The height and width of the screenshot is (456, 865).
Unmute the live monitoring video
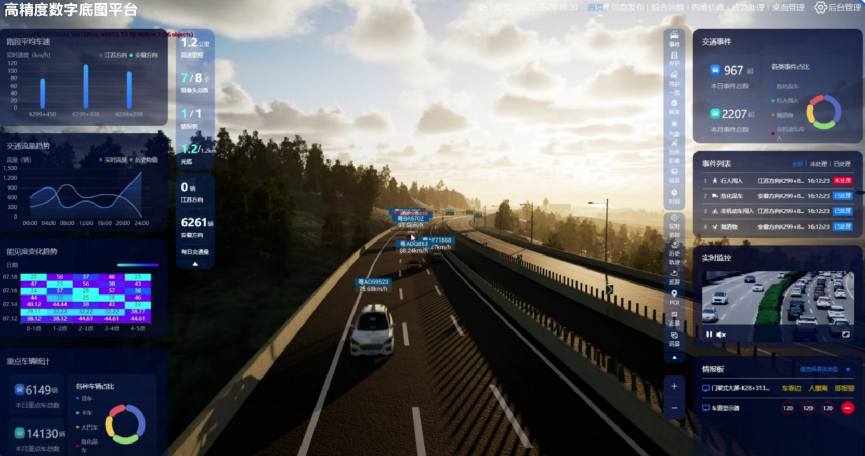tap(721, 334)
